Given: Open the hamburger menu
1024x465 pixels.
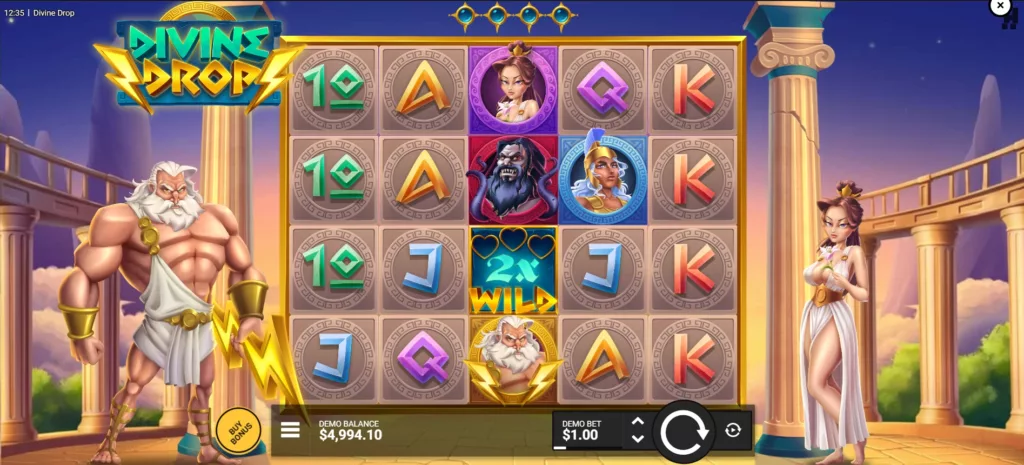Looking at the screenshot, I should point(290,430).
